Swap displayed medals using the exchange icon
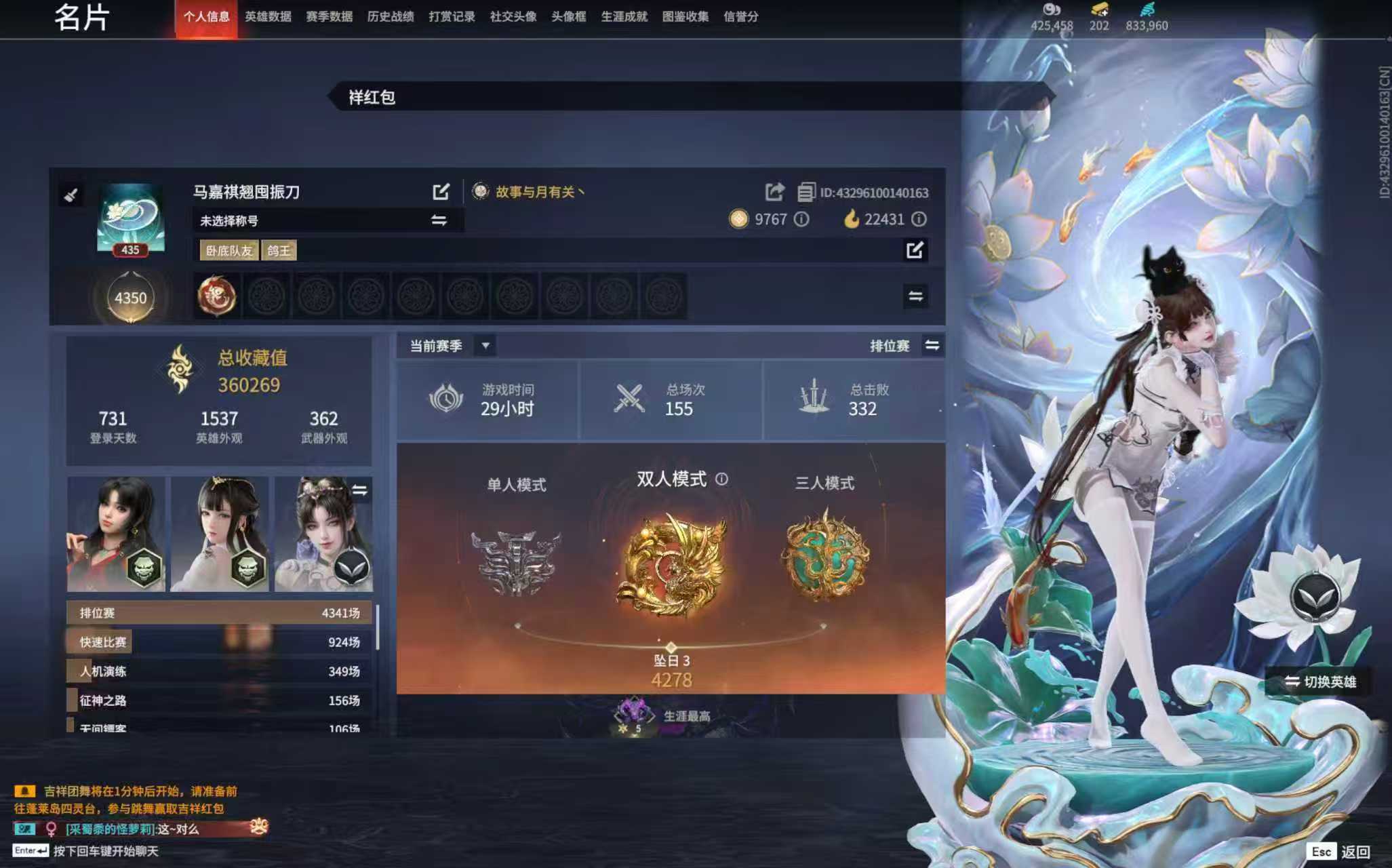Image resolution: width=1392 pixels, height=868 pixels. point(915,296)
